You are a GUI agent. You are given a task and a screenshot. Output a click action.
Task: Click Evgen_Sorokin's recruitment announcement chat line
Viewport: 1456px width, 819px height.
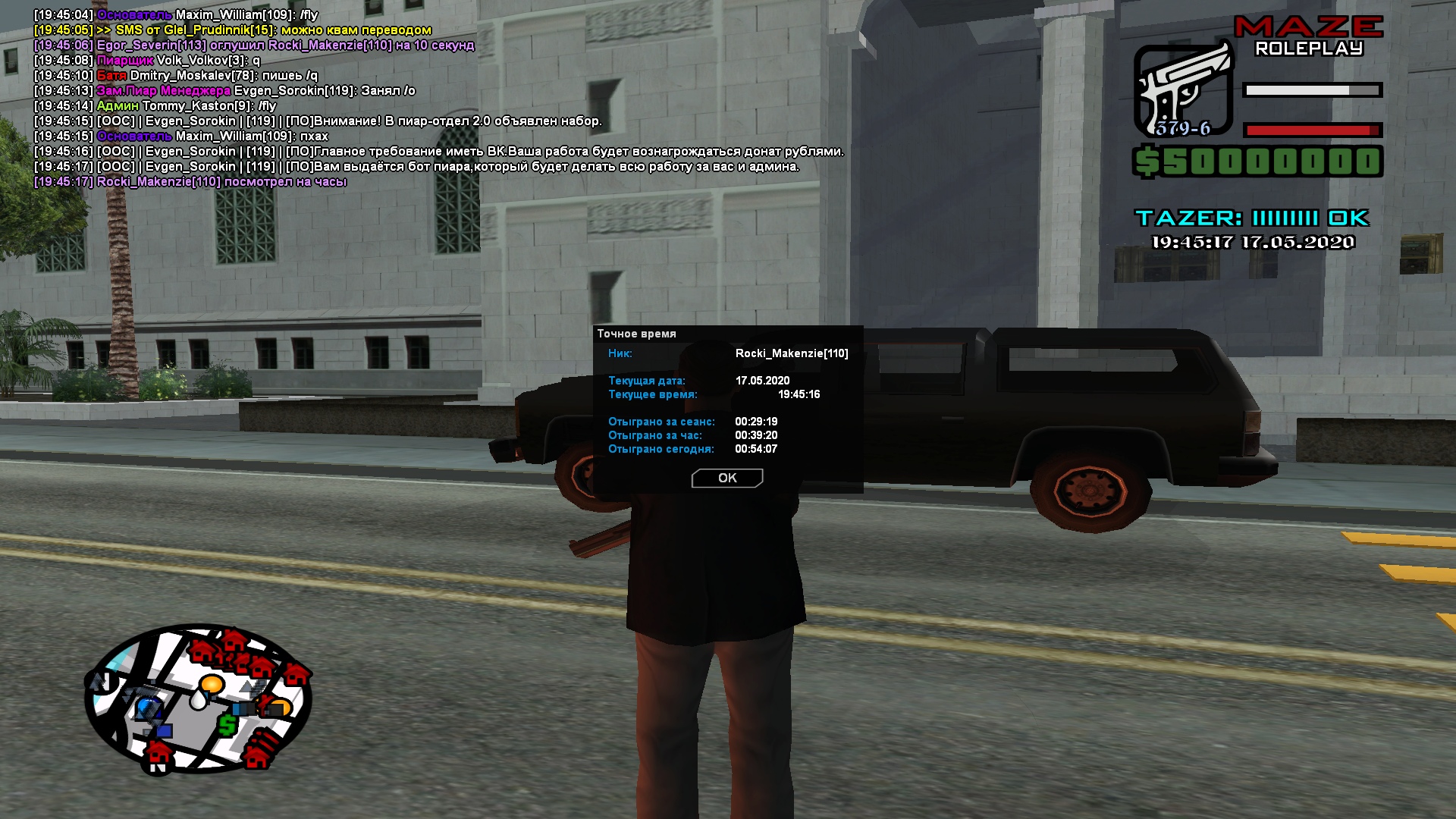point(318,121)
